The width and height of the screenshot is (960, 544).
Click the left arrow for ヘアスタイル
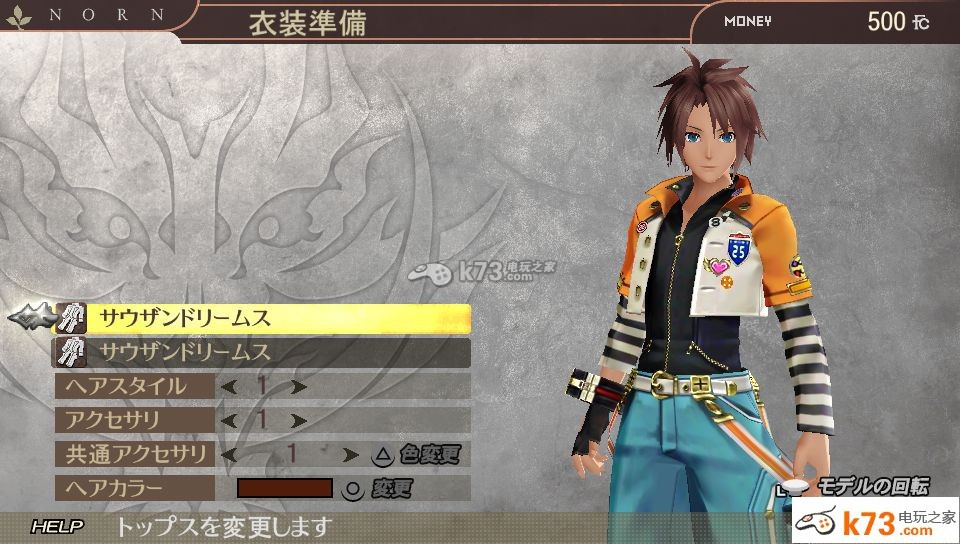pyautogui.click(x=229, y=386)
